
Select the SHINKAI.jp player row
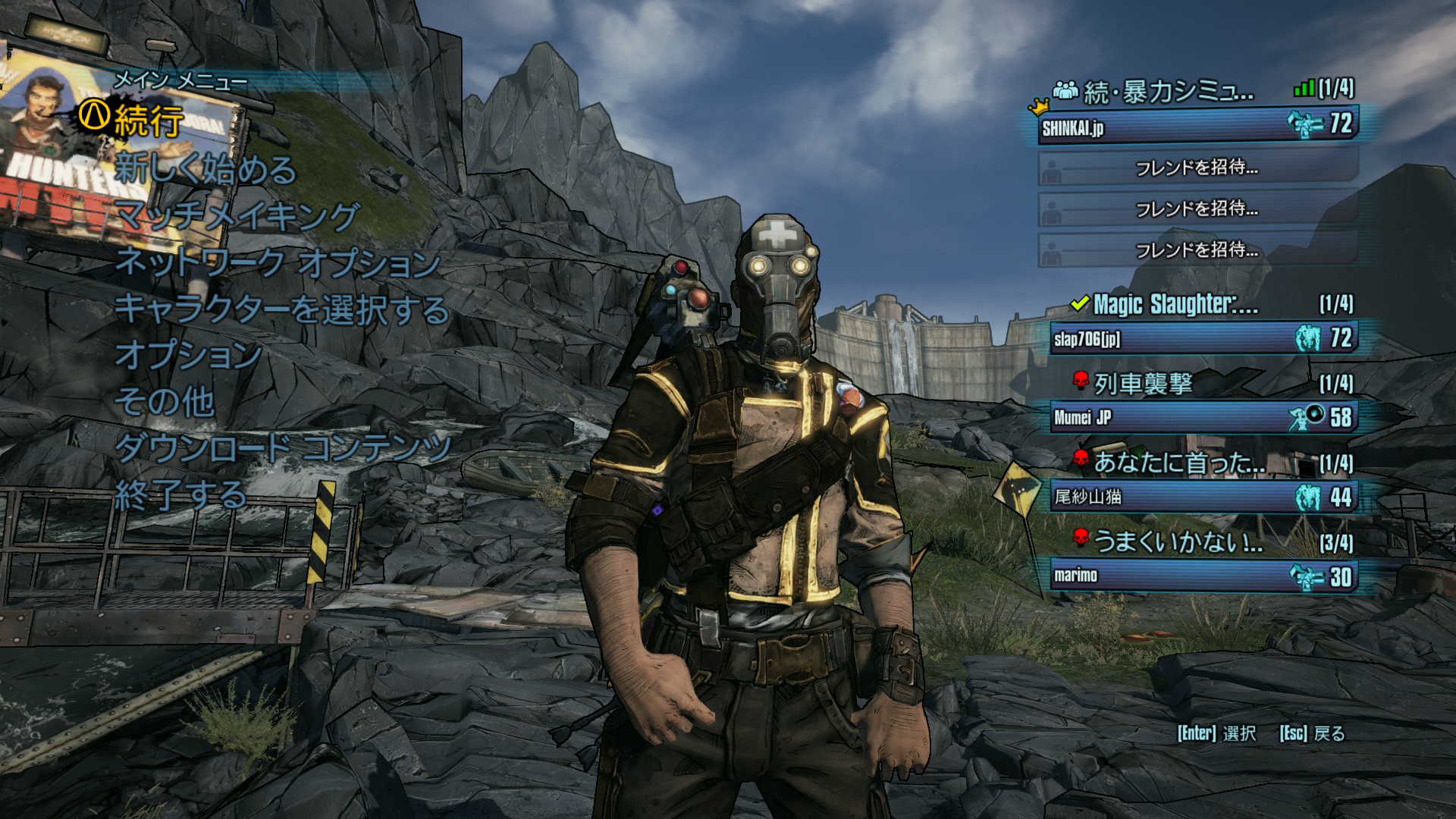tap(1197, 126)
